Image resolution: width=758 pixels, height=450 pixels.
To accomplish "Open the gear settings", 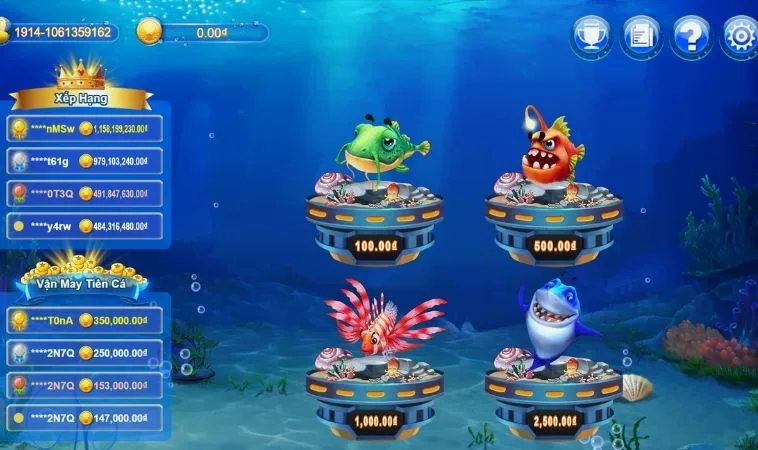I will (740, 37).
